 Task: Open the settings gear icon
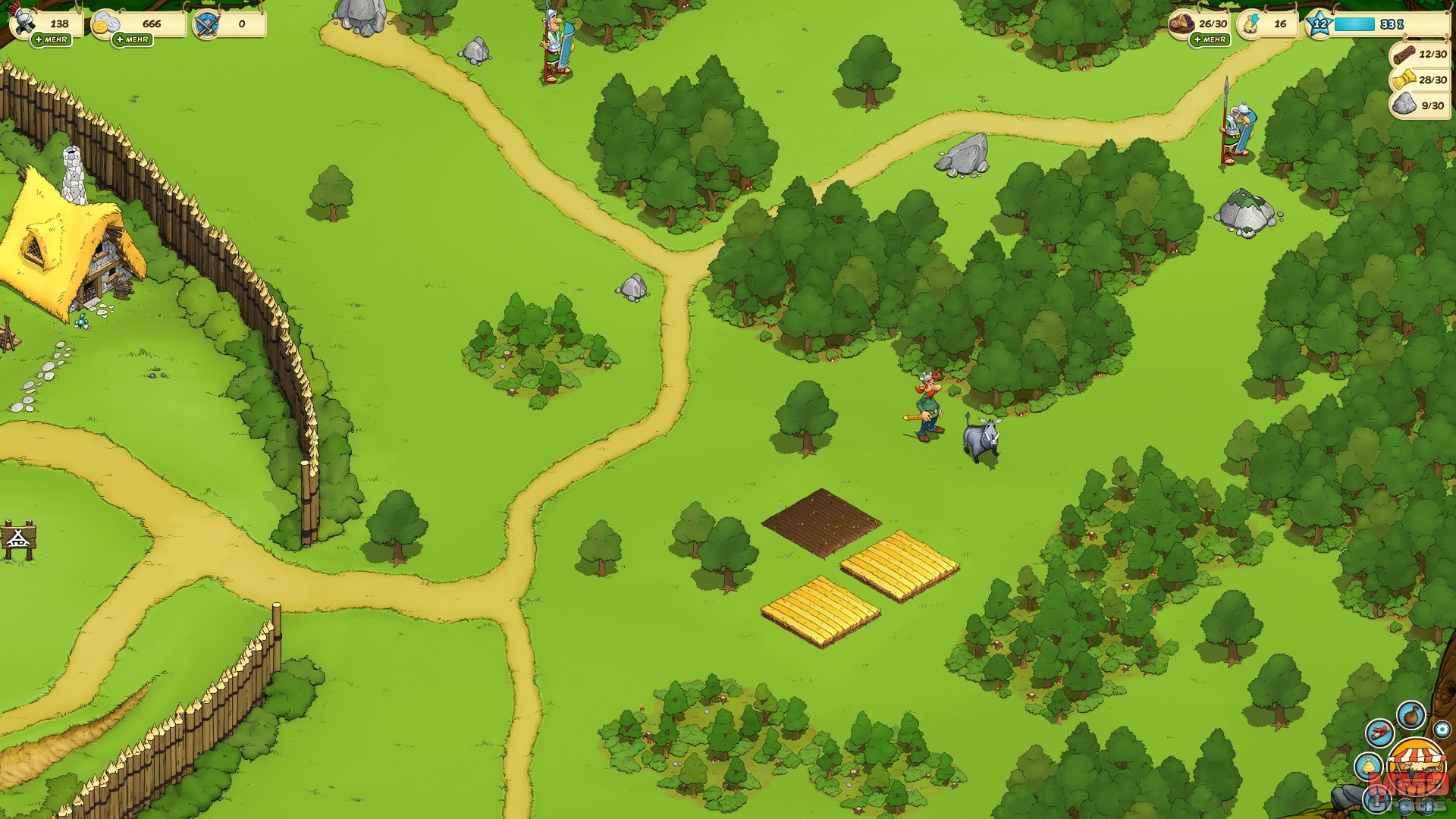point(1442,730)
